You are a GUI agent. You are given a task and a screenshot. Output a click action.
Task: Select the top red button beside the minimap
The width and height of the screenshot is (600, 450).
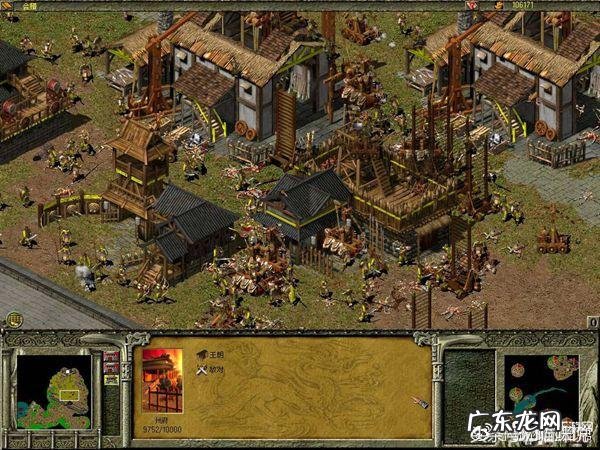[110, 356]
